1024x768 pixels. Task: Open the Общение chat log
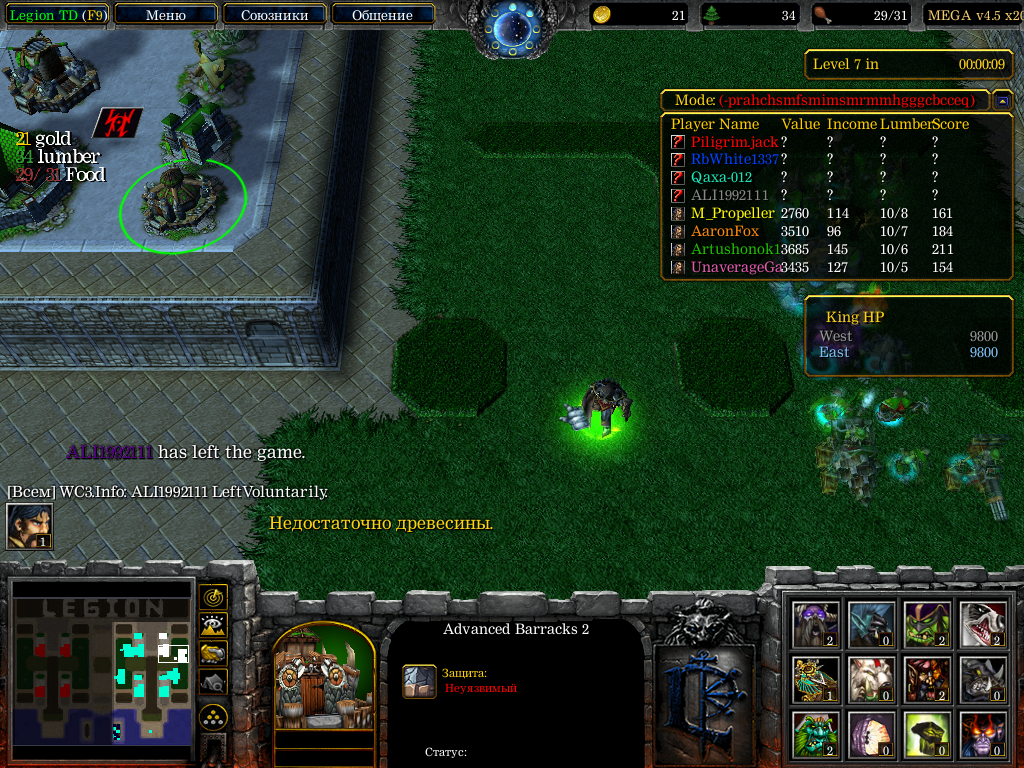(x=382, y=15)
